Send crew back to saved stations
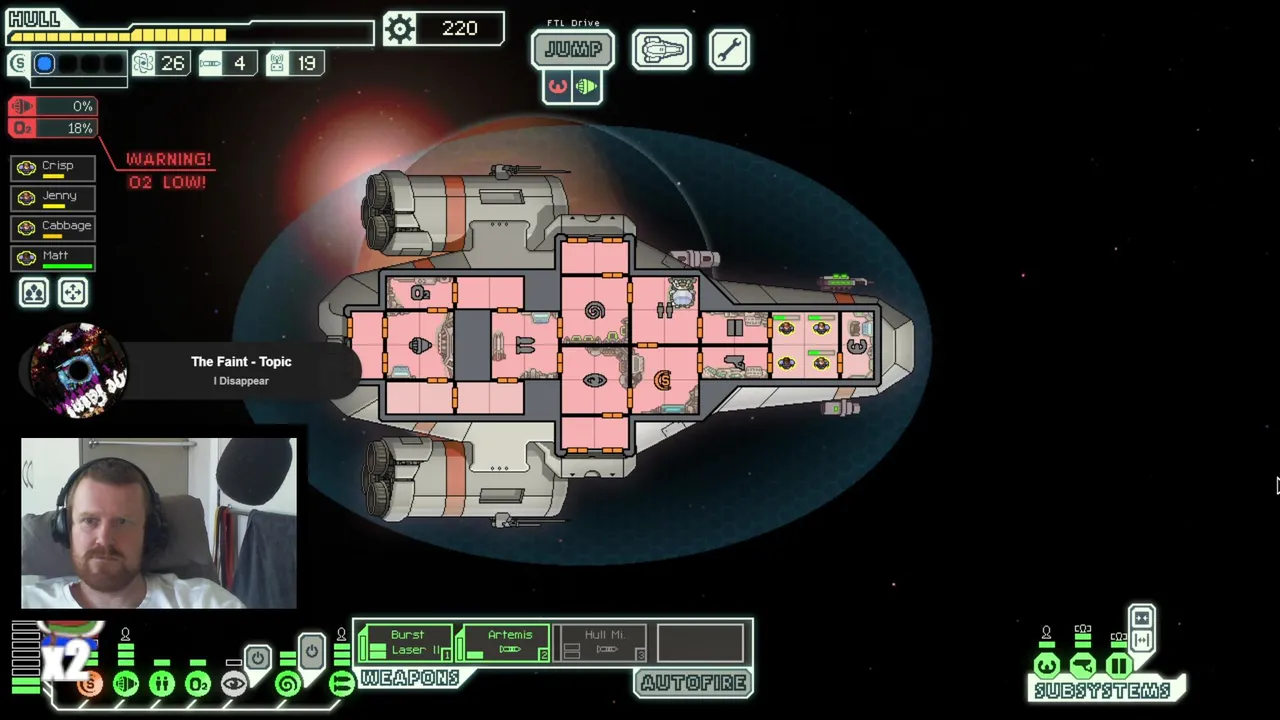The image size is (1280, 720). (73, 292)
